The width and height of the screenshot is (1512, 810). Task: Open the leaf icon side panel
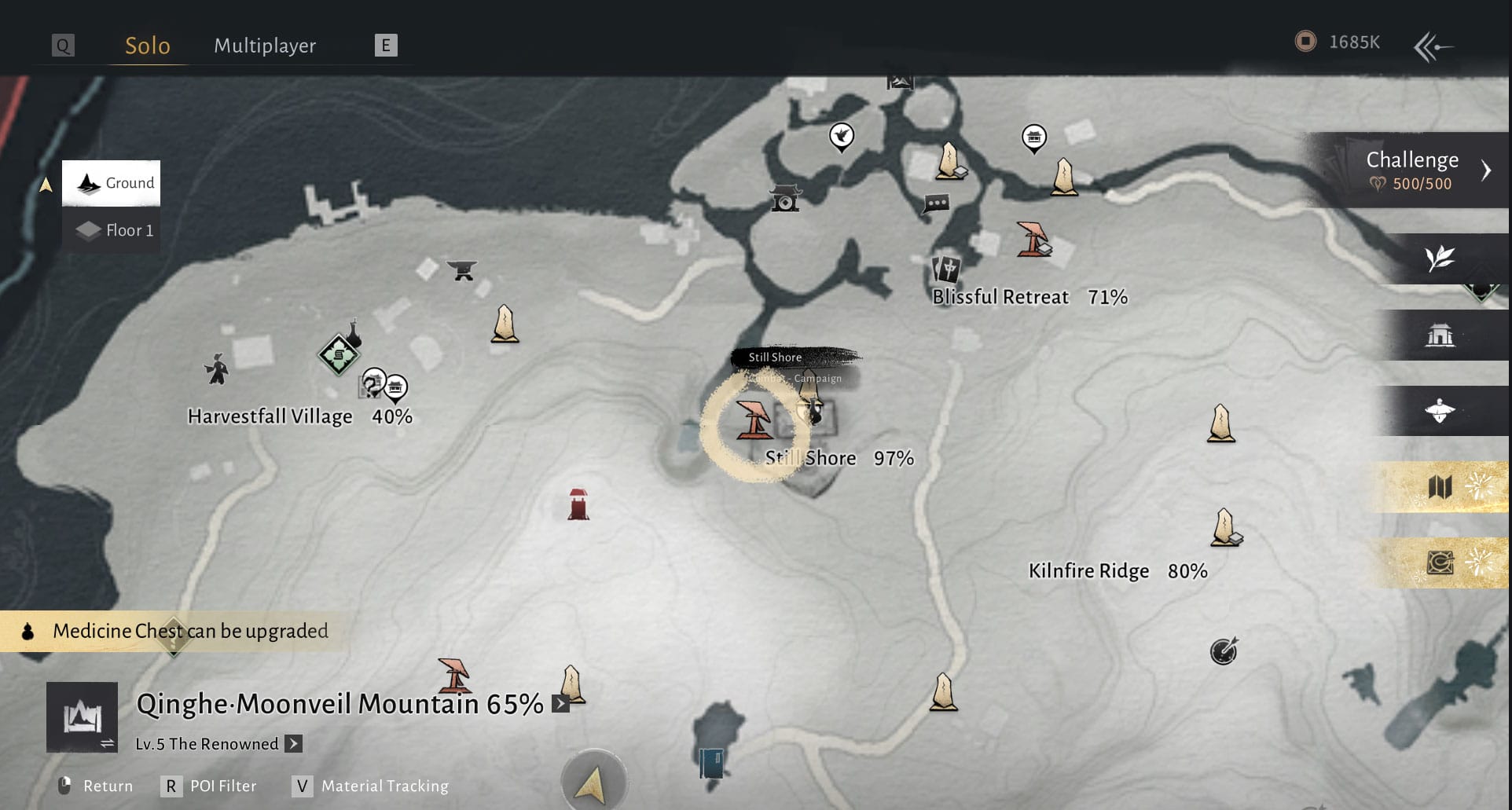pos(1440,258)
